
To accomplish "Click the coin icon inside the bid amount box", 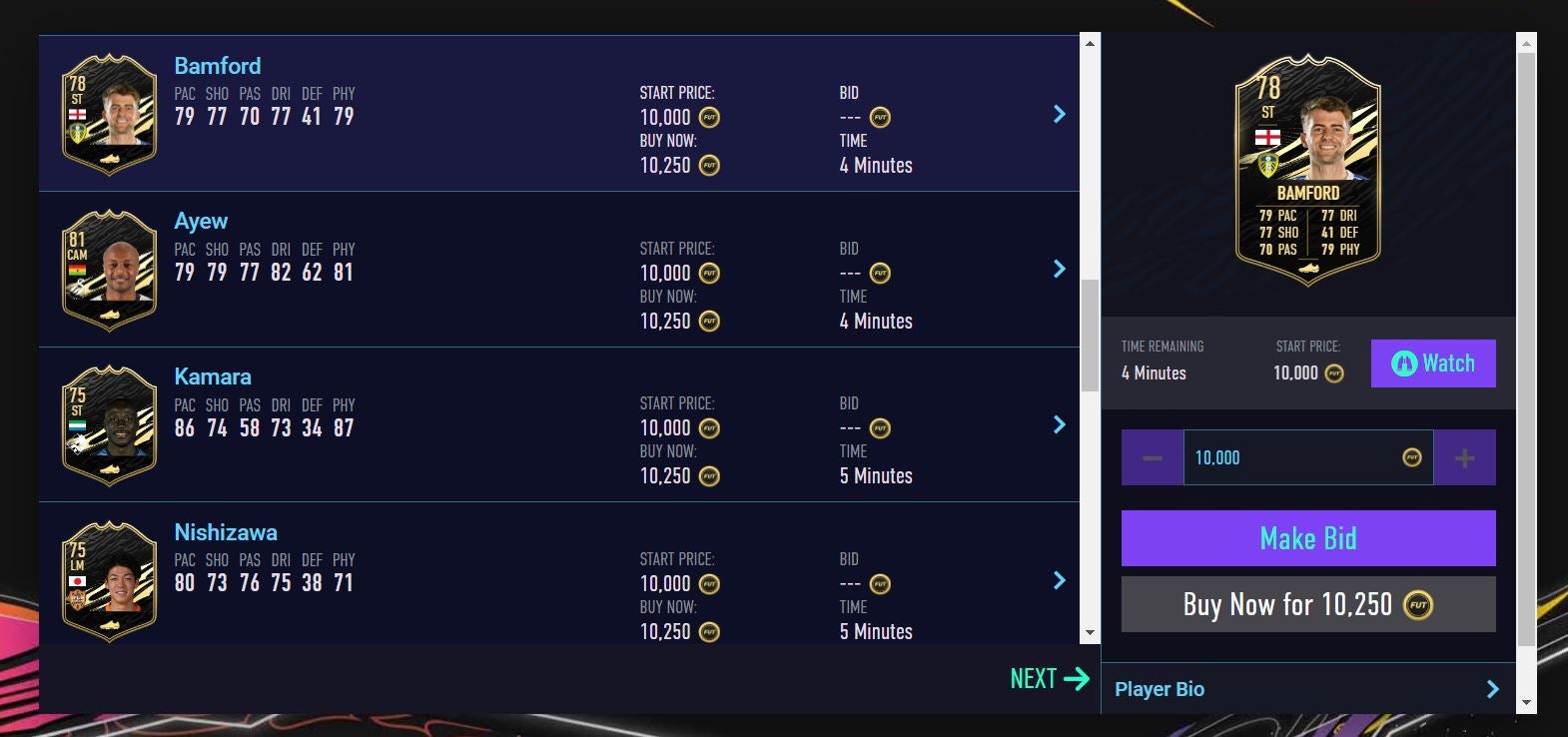I will tap(1410, 457).
